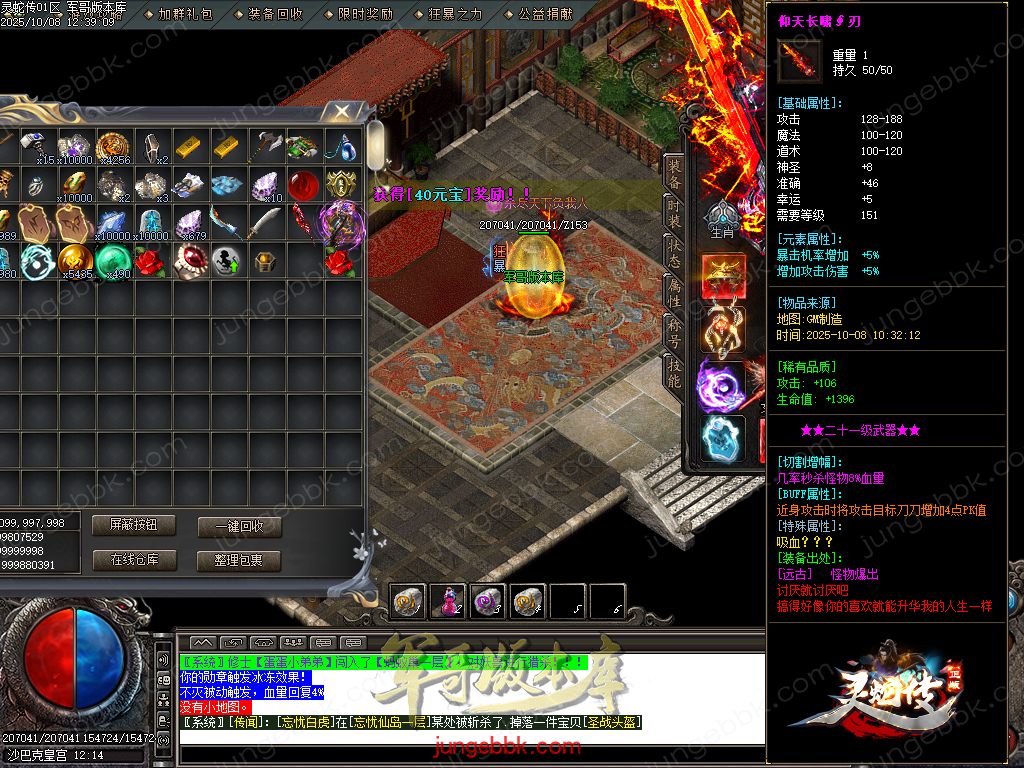Close the inventory bag window
The image size is (1024, 768).
pos(342,111)
